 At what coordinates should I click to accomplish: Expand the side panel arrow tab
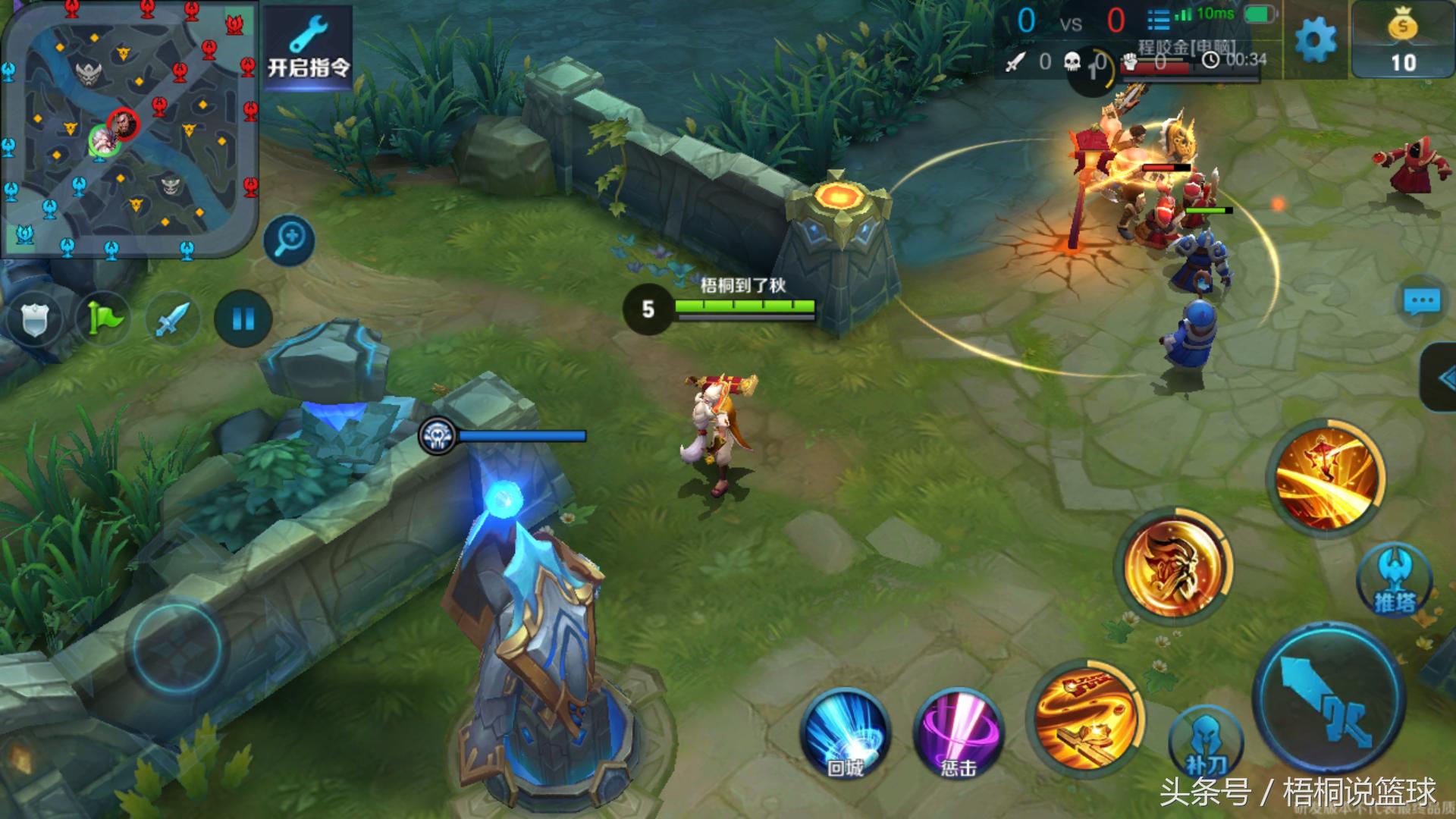1441,379
